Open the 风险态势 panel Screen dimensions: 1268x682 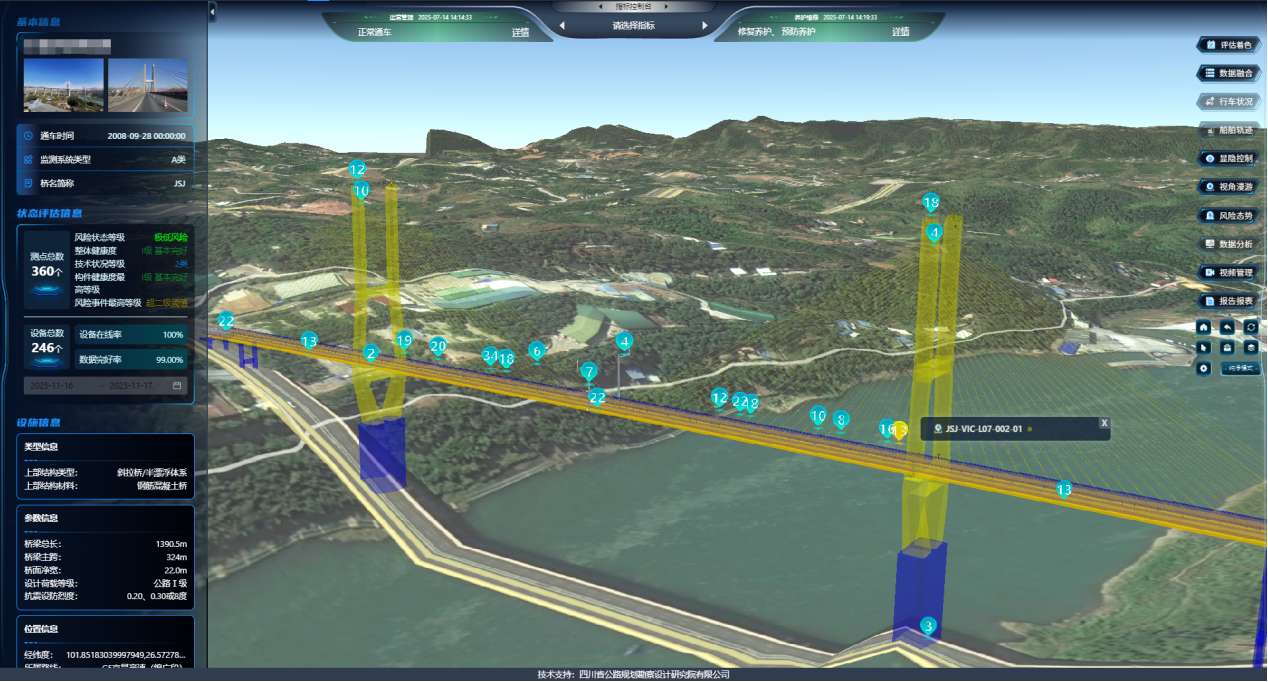click(1229, 215)
